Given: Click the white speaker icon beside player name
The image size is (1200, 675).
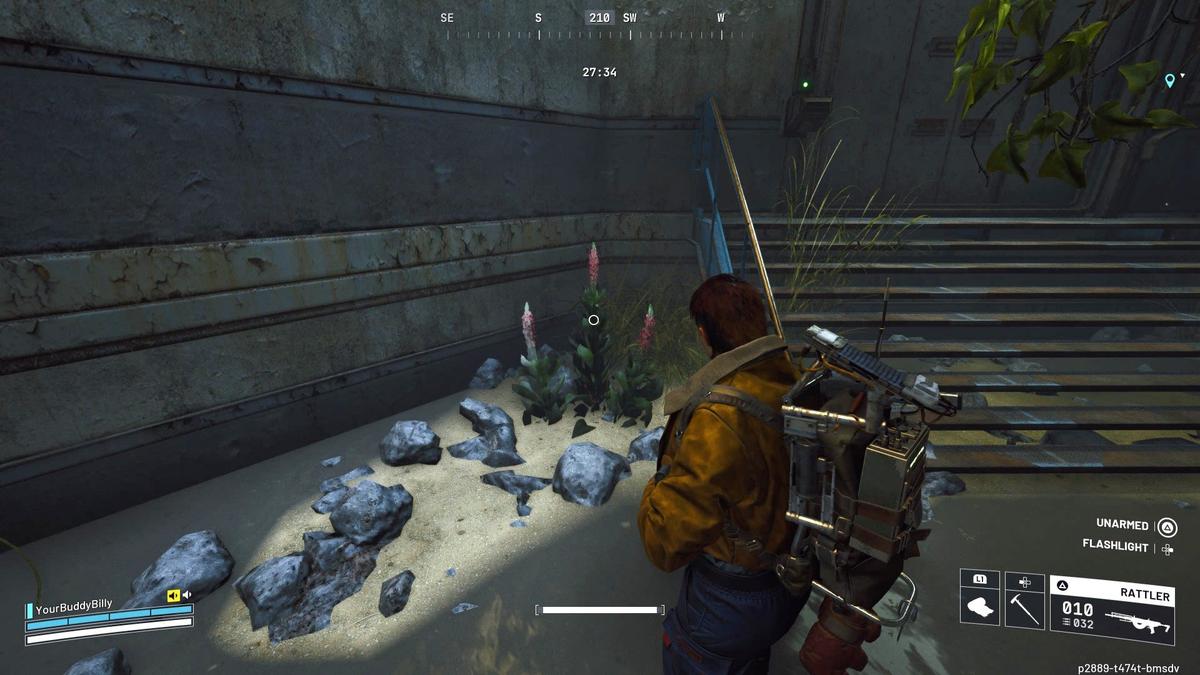Looking at the screenshot, I should pyautogui.click(x=187, y=595).
